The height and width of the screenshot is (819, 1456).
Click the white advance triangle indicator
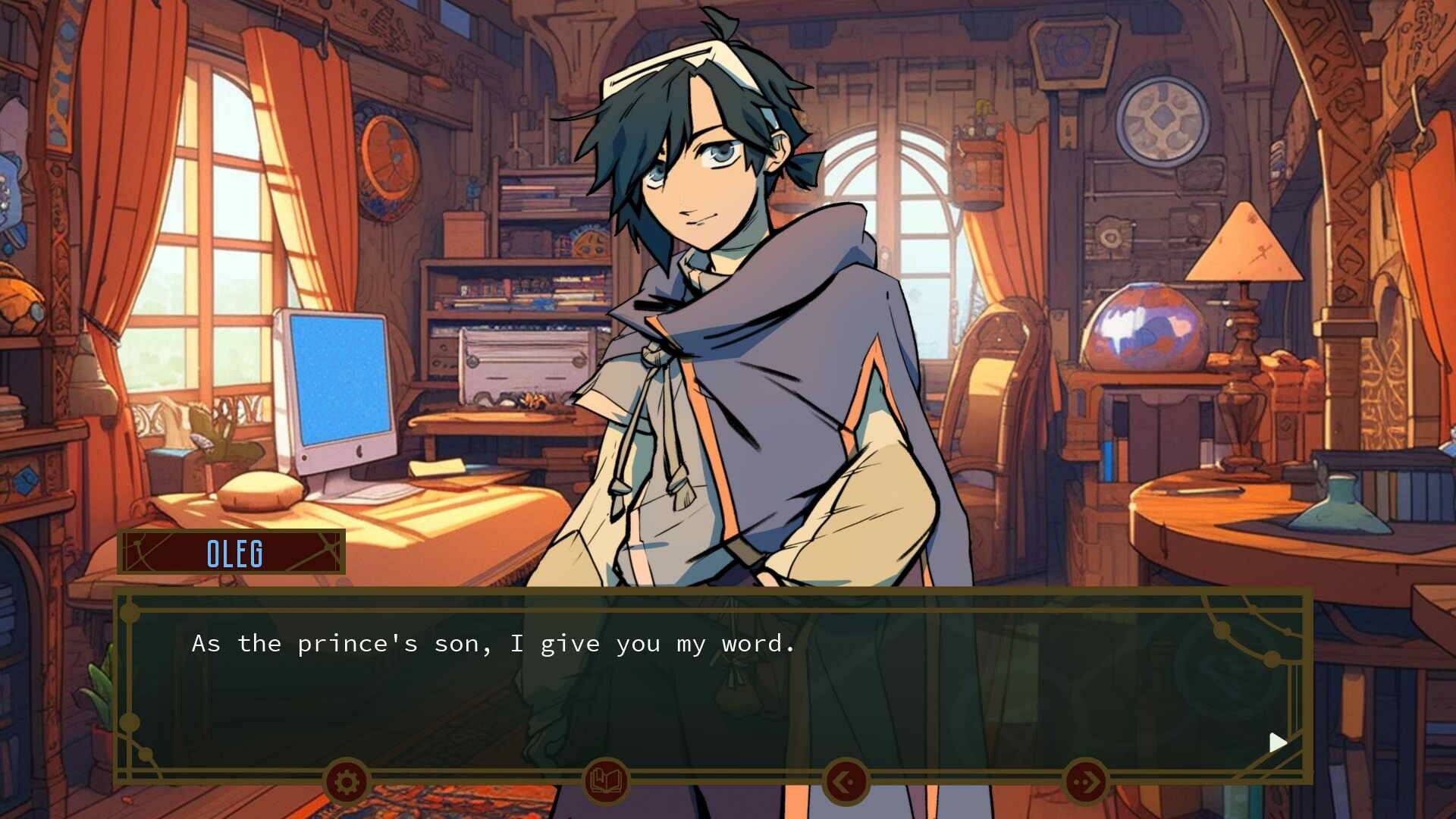click(x=1278, y=742)
